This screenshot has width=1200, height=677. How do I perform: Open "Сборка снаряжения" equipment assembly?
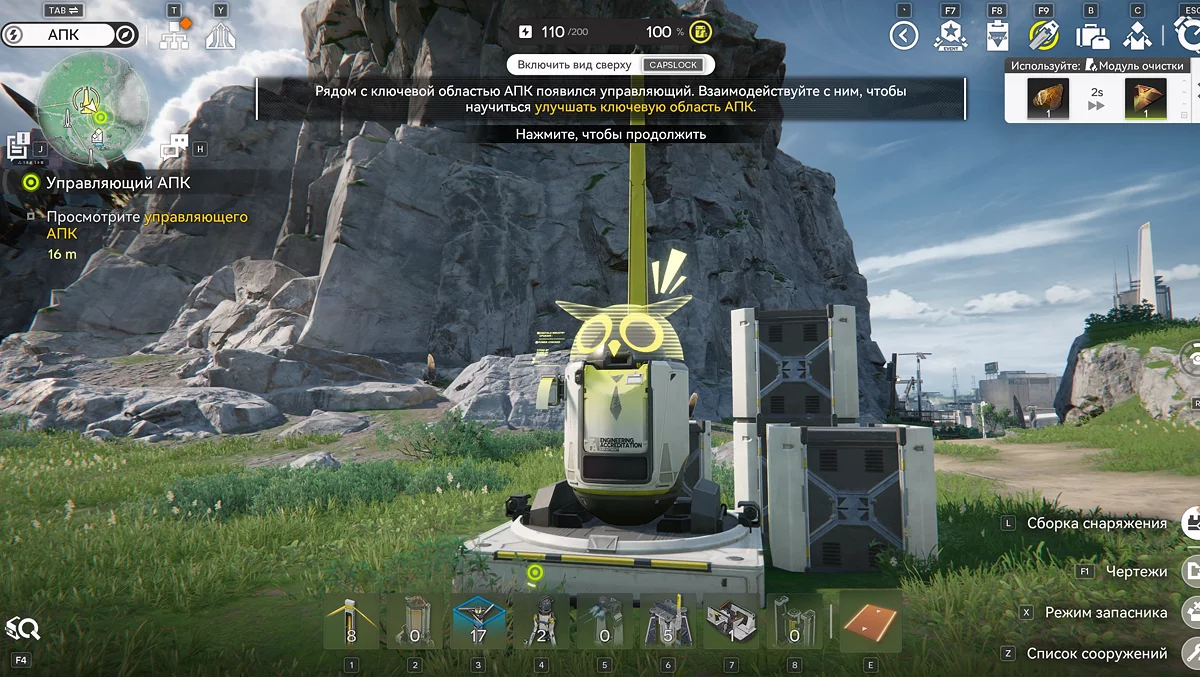tap(1096, 523)
